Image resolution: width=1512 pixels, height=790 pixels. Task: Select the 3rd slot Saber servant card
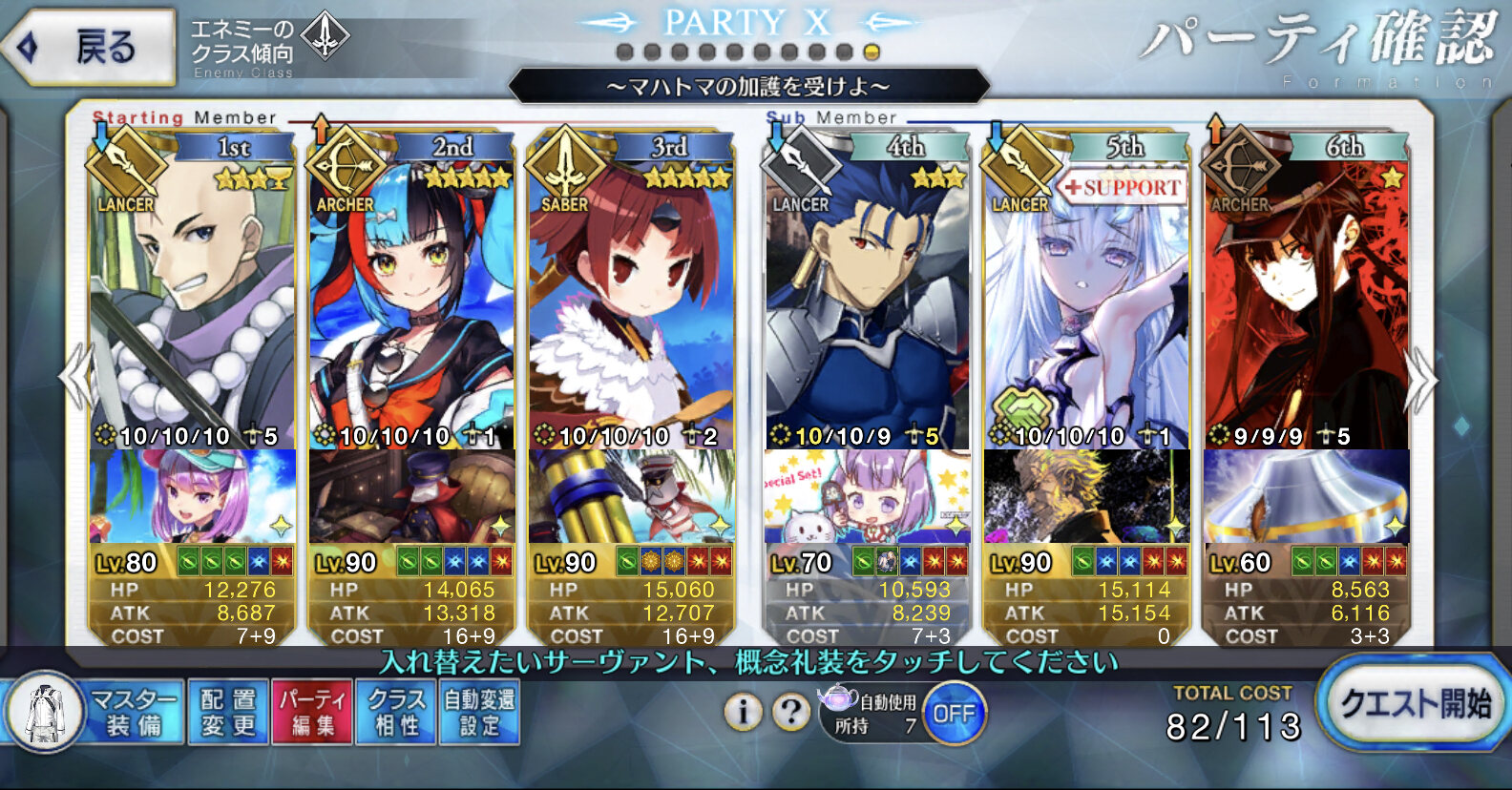[631, 305]
